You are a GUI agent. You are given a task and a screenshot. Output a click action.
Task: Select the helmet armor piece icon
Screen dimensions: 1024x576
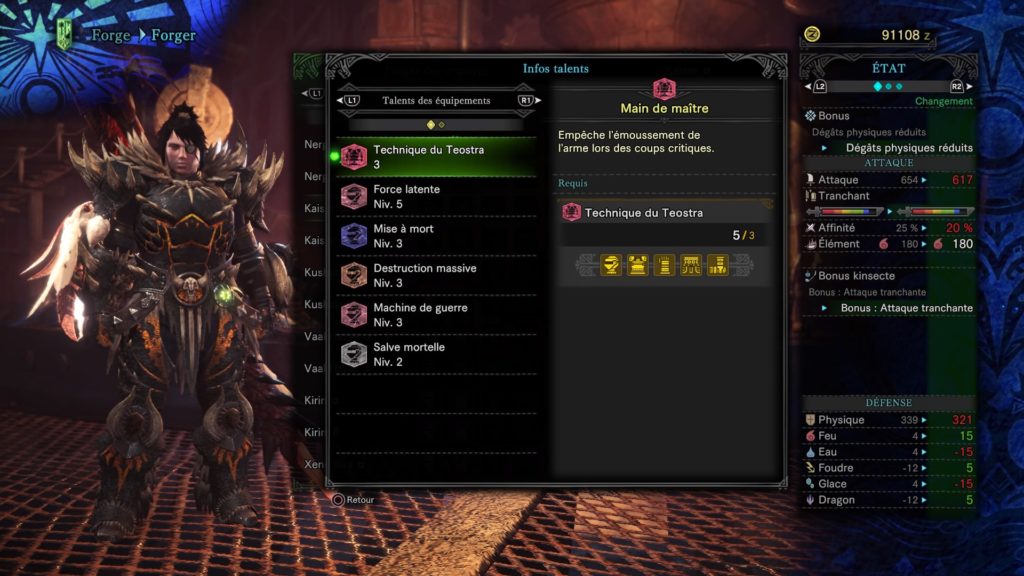coord(610,265)
